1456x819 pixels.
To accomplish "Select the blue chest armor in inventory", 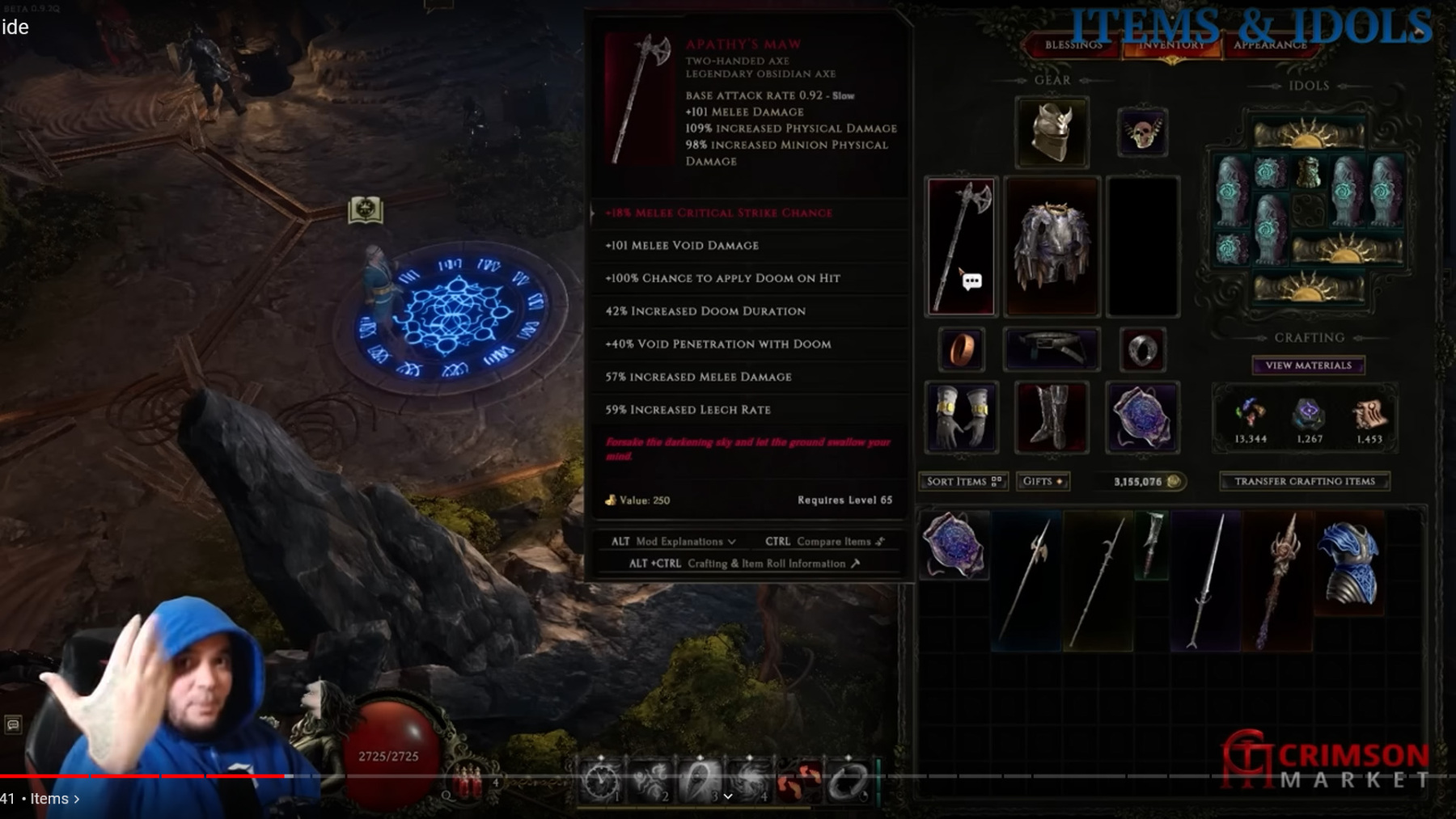I will pos(1348,563).
